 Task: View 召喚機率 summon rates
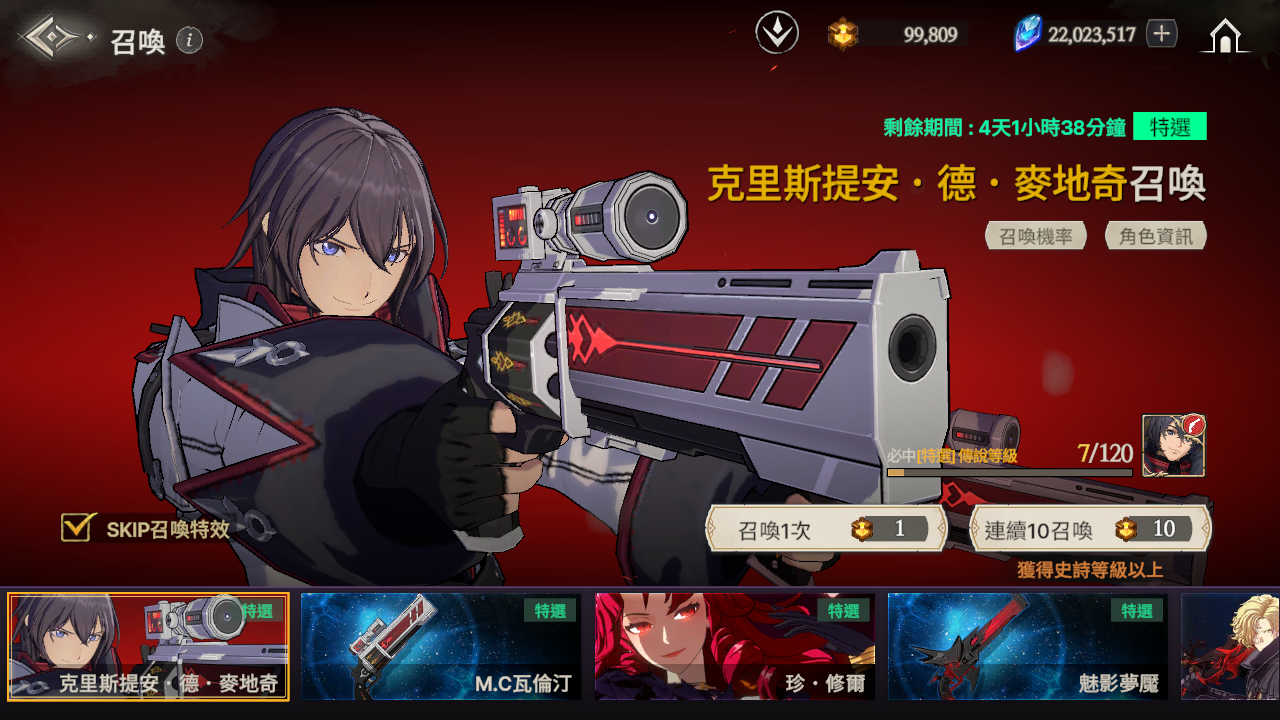click(x=1036, y=236)
